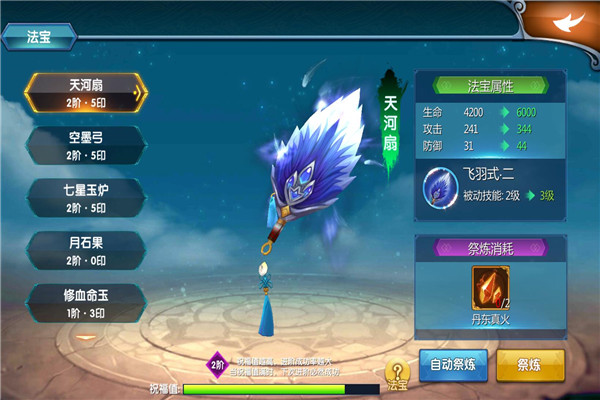This screenshot has height=400, width=600.
Task: Select the 天河扇 treasure entry
Action: 85,92
